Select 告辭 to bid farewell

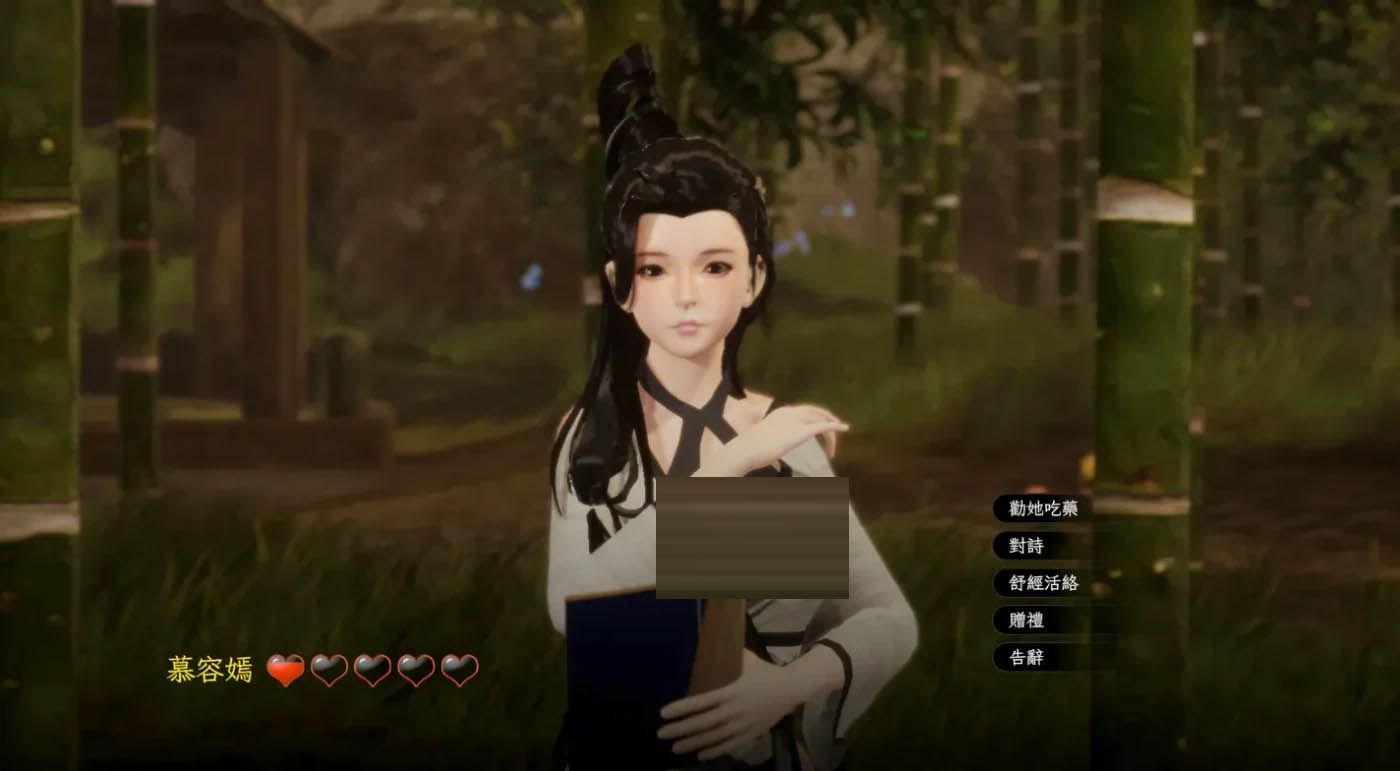pos(1025,659)
